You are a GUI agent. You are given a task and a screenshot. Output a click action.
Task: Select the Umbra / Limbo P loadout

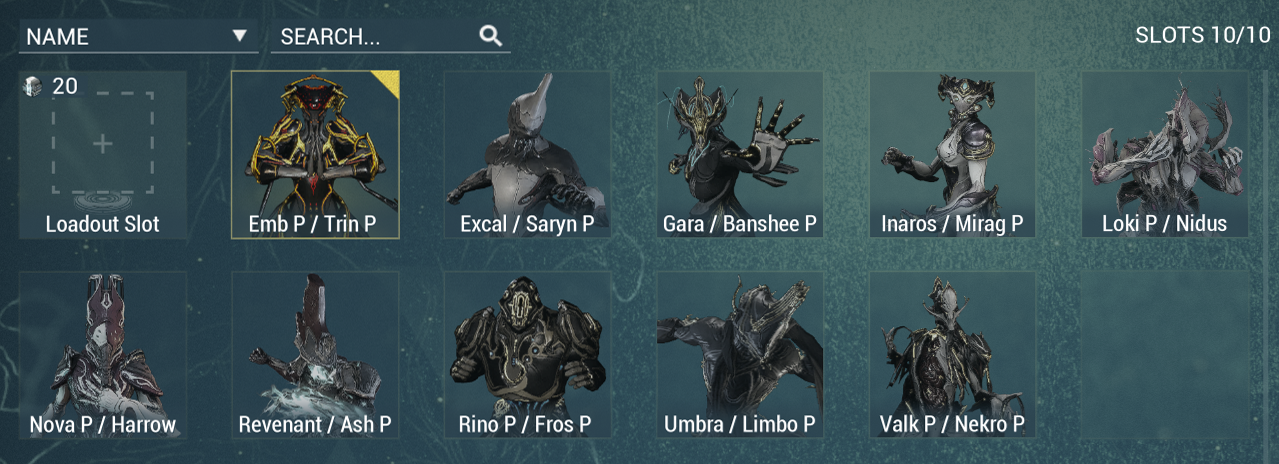(740, 354)
